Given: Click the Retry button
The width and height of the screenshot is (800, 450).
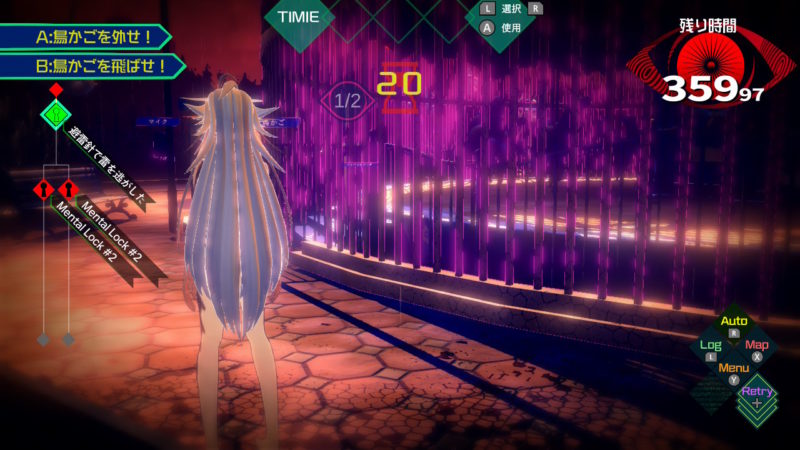Looking at the screenshot, I should pyautogui.click(x=757, y=392).
